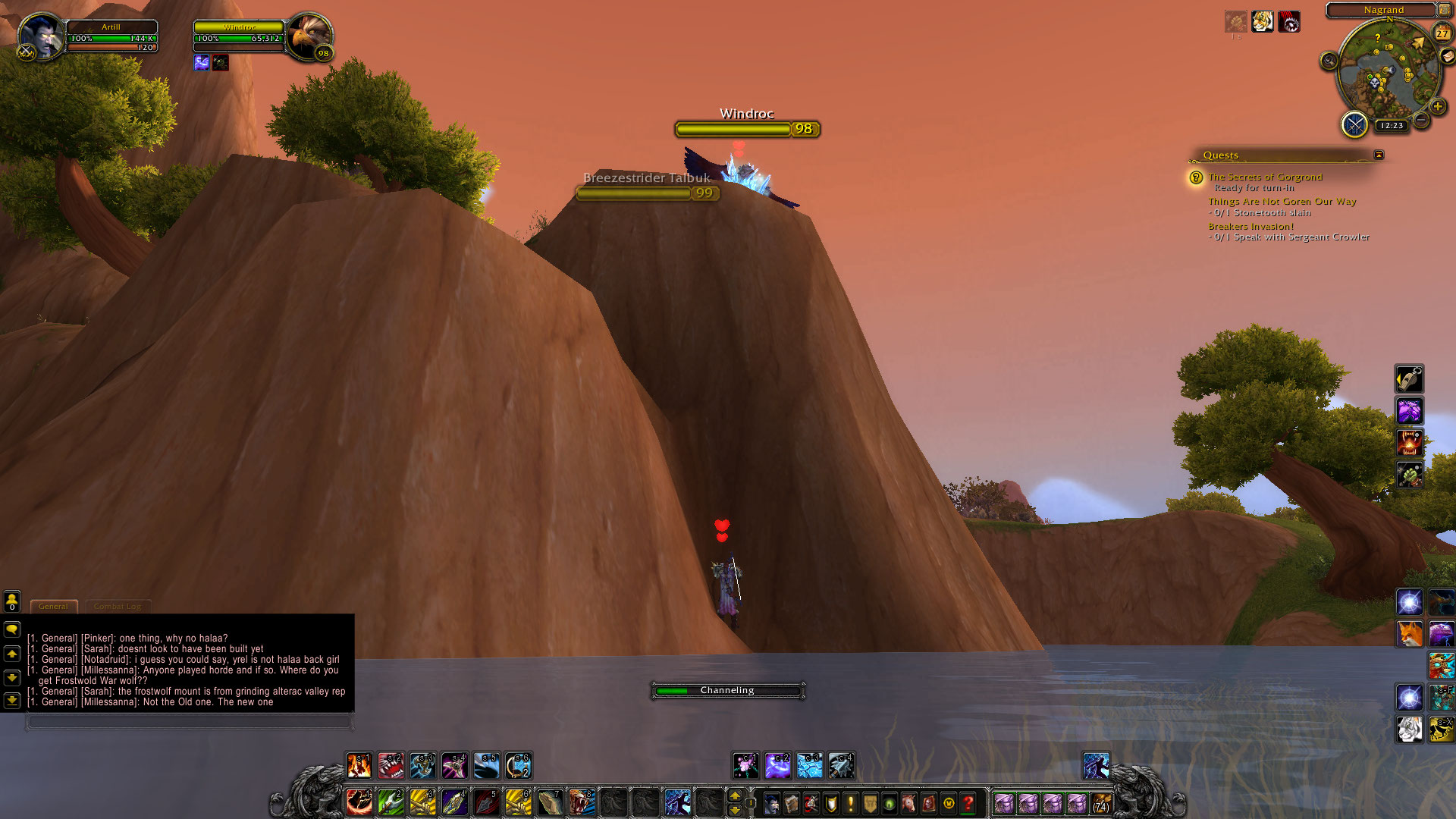
Task: Open the minimap tracking magnifier button
Action: point(1329,61)
